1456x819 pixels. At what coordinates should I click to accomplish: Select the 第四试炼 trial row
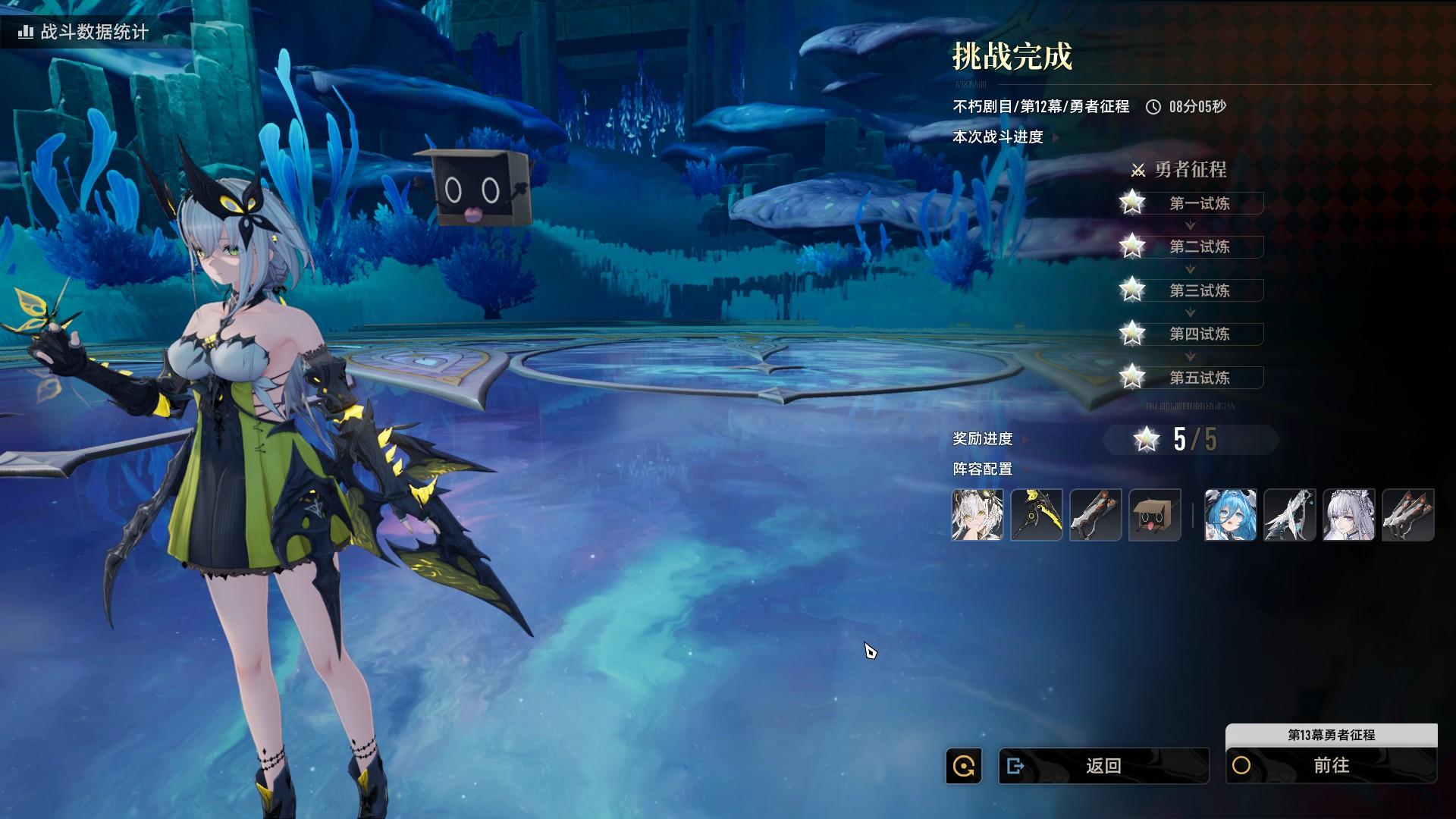click(1199, 334)
